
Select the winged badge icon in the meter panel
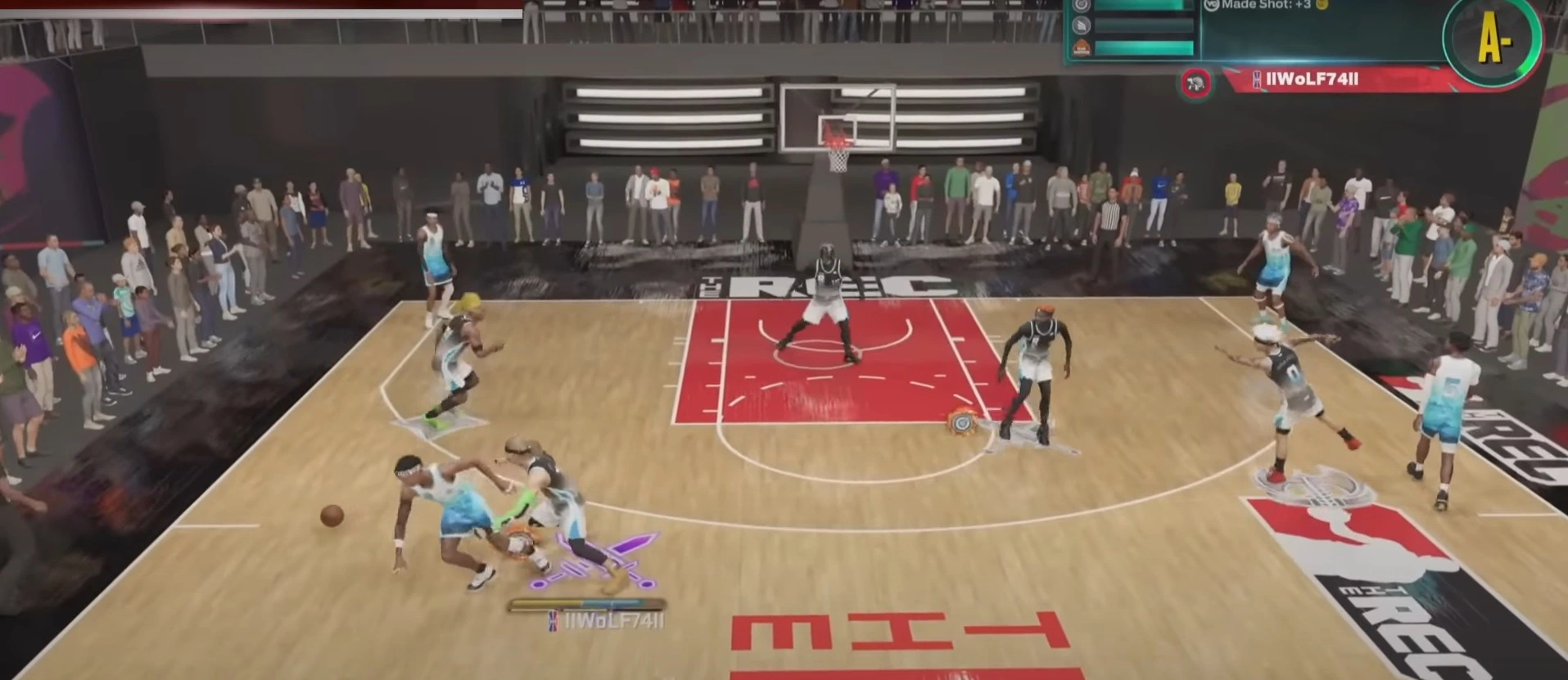coord(1082,25)
